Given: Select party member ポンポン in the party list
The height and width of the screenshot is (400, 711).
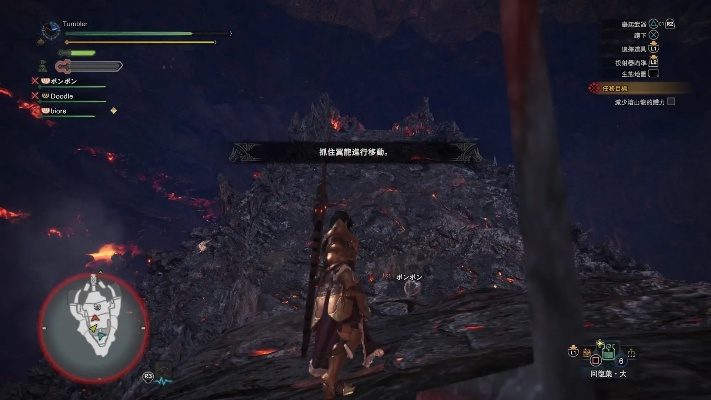Looking at the screenshot, I should (62, 80).
